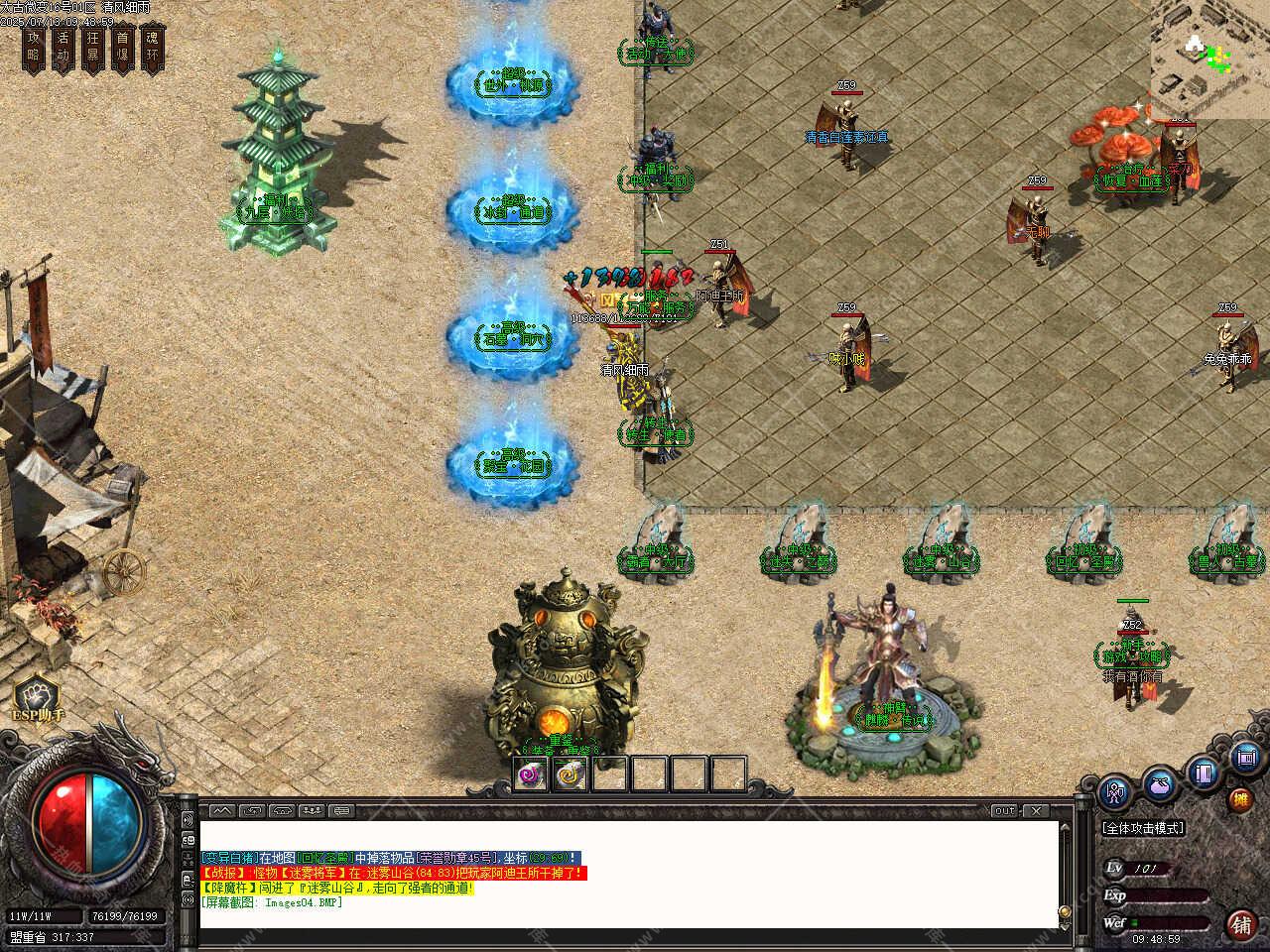The width and height of the screenshot is (1270, 952).
Task: Use the yellow swirl scroll in the quick slot
Action: tap(571, 773)
